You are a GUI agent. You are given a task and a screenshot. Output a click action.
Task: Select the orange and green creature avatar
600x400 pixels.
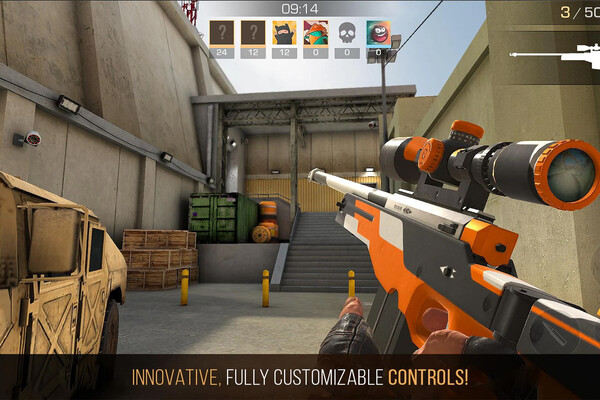click(316, 33)
